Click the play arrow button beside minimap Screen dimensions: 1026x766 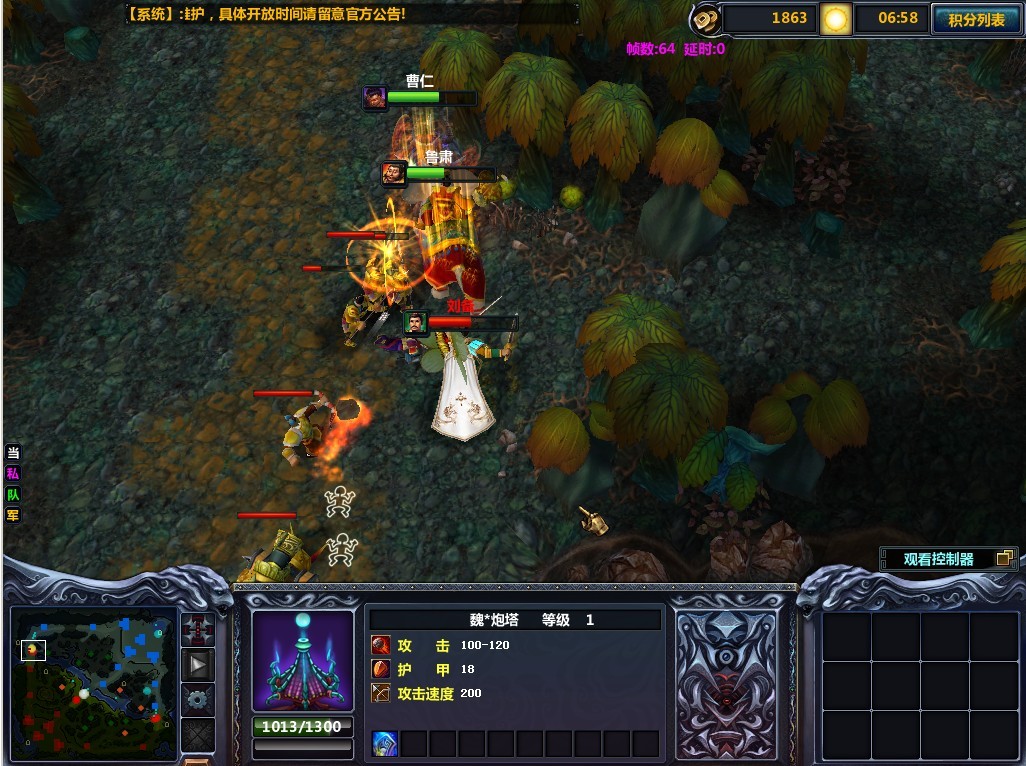(x=198, y=664)
